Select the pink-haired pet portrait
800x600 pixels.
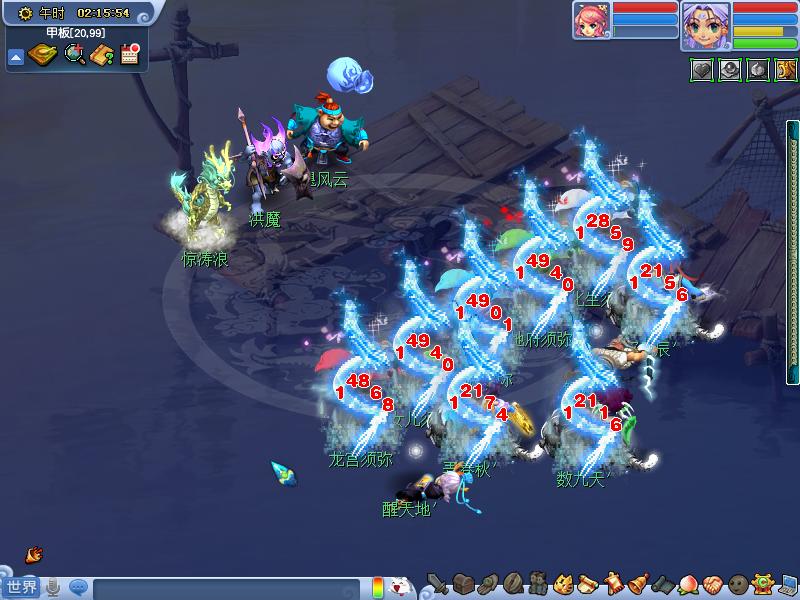tap(591, 21)
